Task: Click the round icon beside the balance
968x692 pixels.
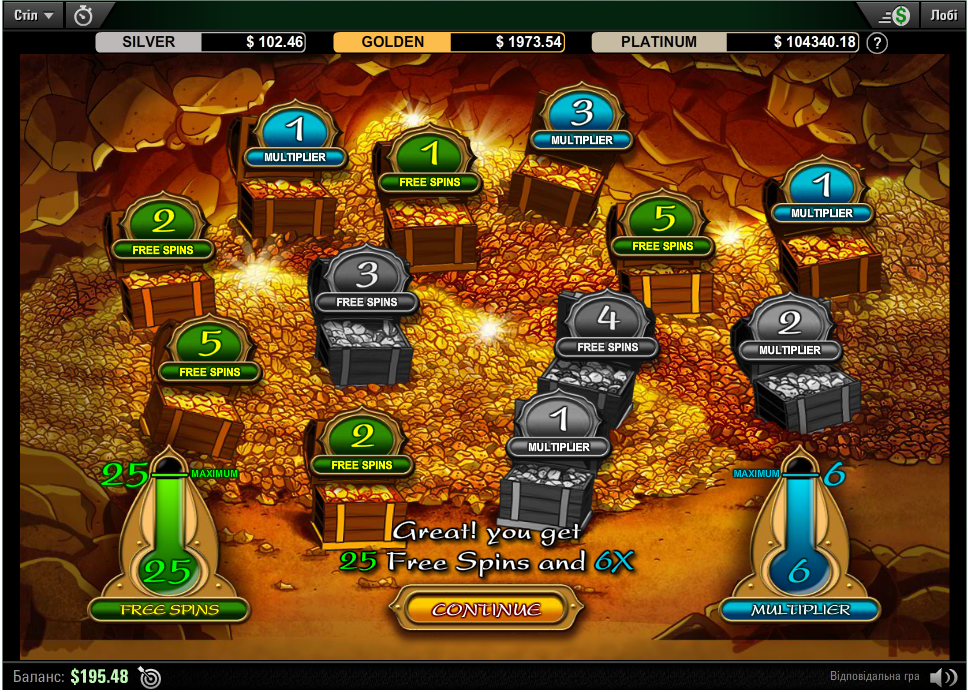Action: (x=150, y=677)
